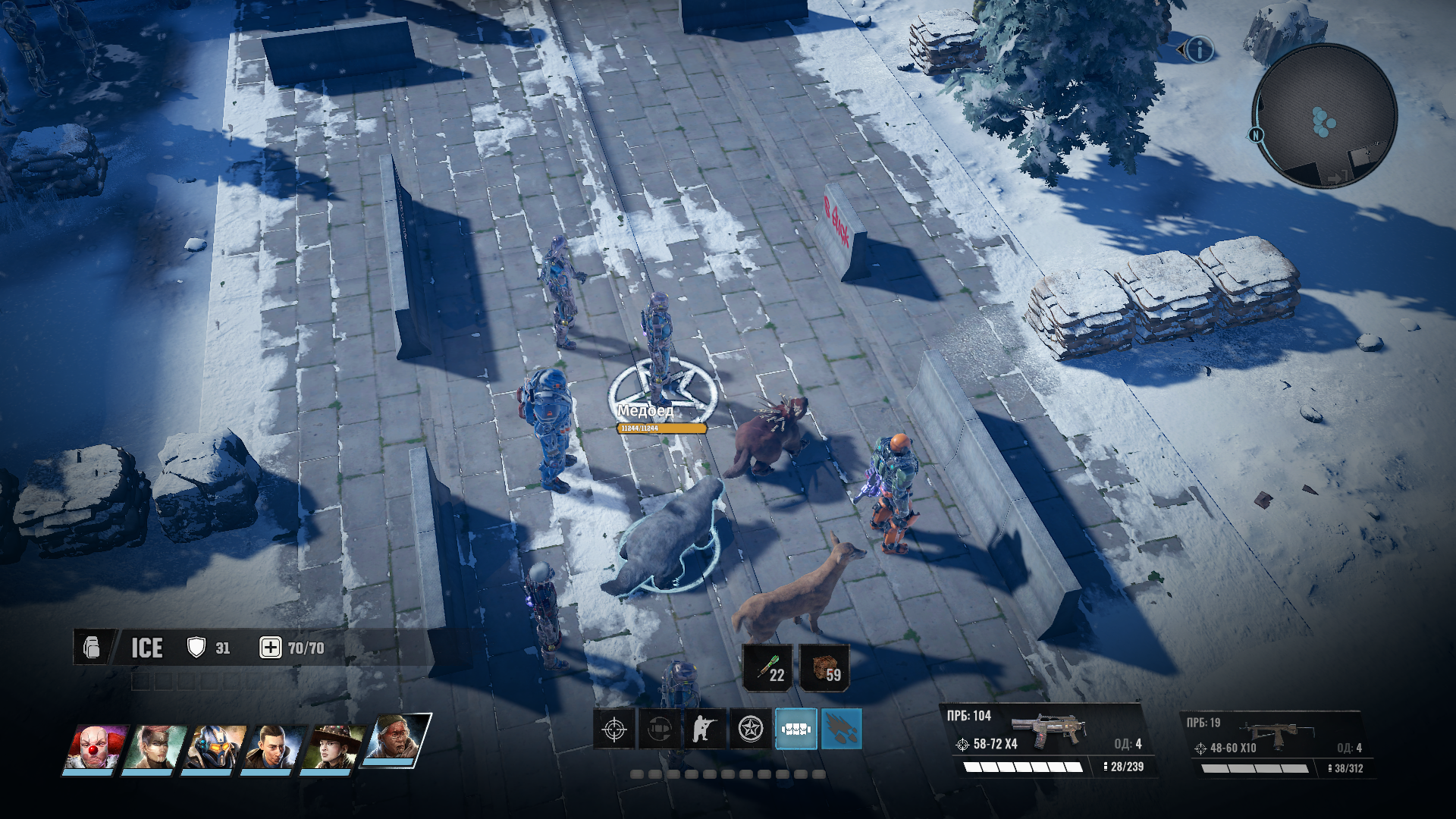Click the N compass marker on minimap
This screenshot has width=1456, height=819.
point(1256,135)
